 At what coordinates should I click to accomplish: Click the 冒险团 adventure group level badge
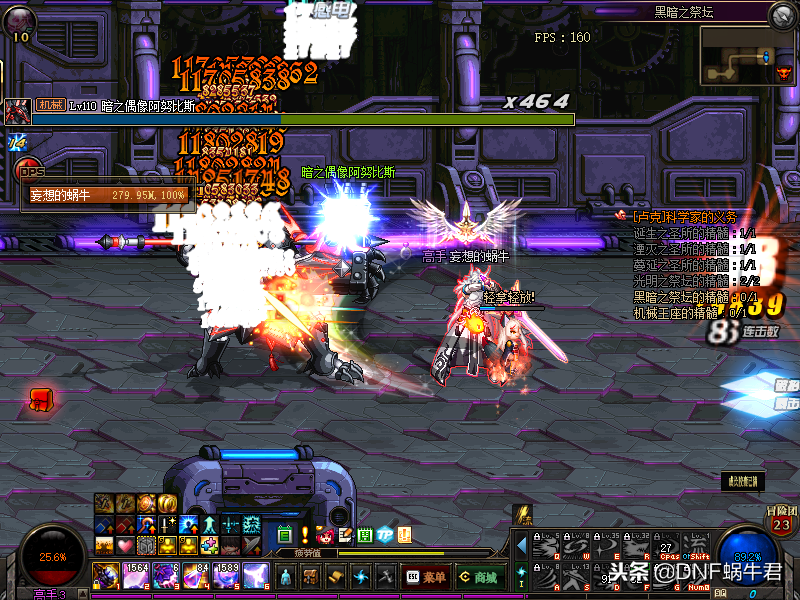point(781,521)
